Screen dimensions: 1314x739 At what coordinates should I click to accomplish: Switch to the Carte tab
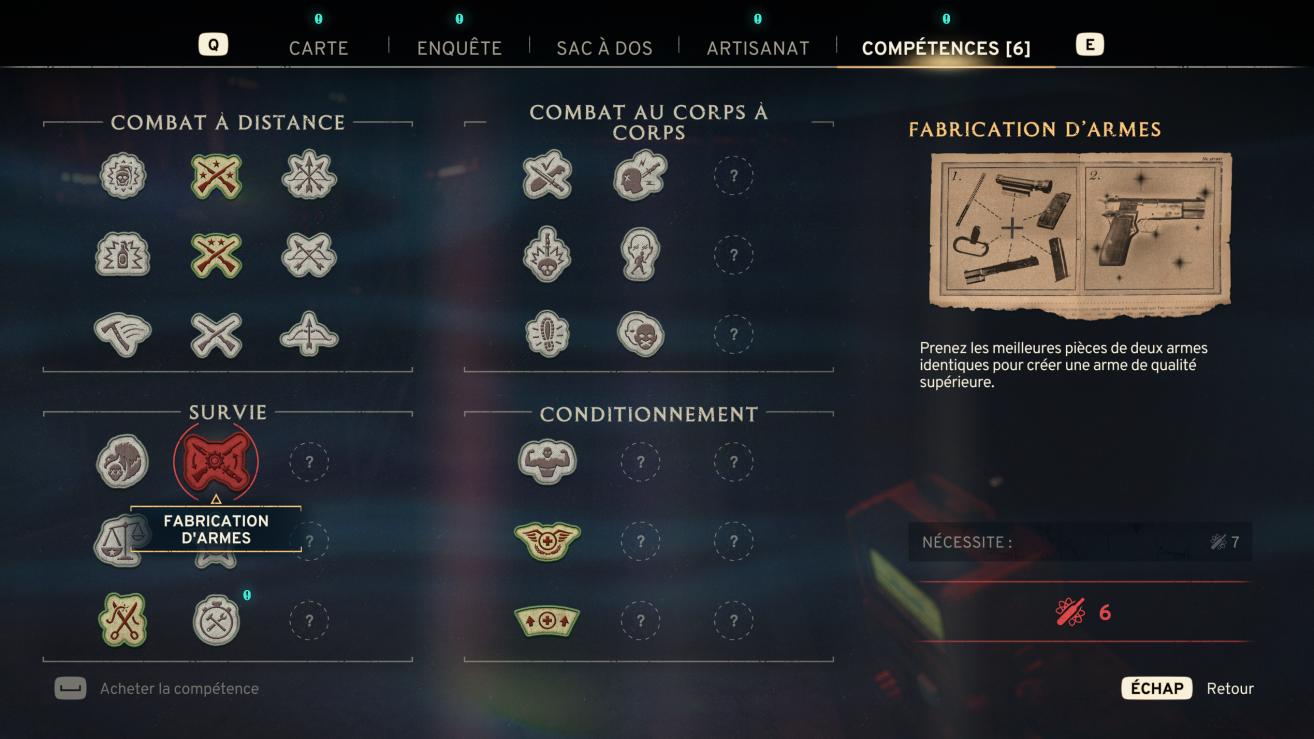click(318, 47)
